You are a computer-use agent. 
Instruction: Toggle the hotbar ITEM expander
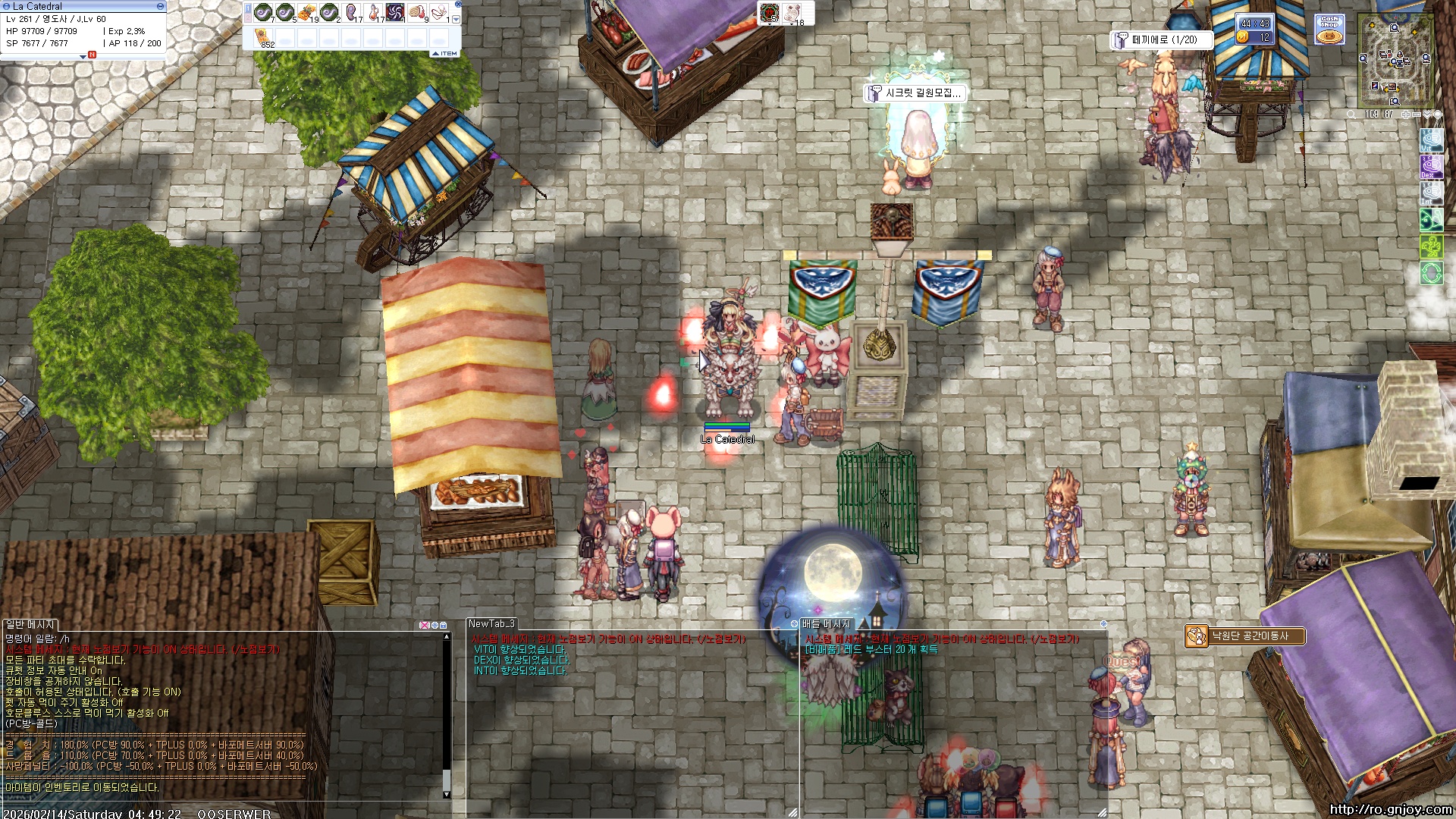point(445,54)
